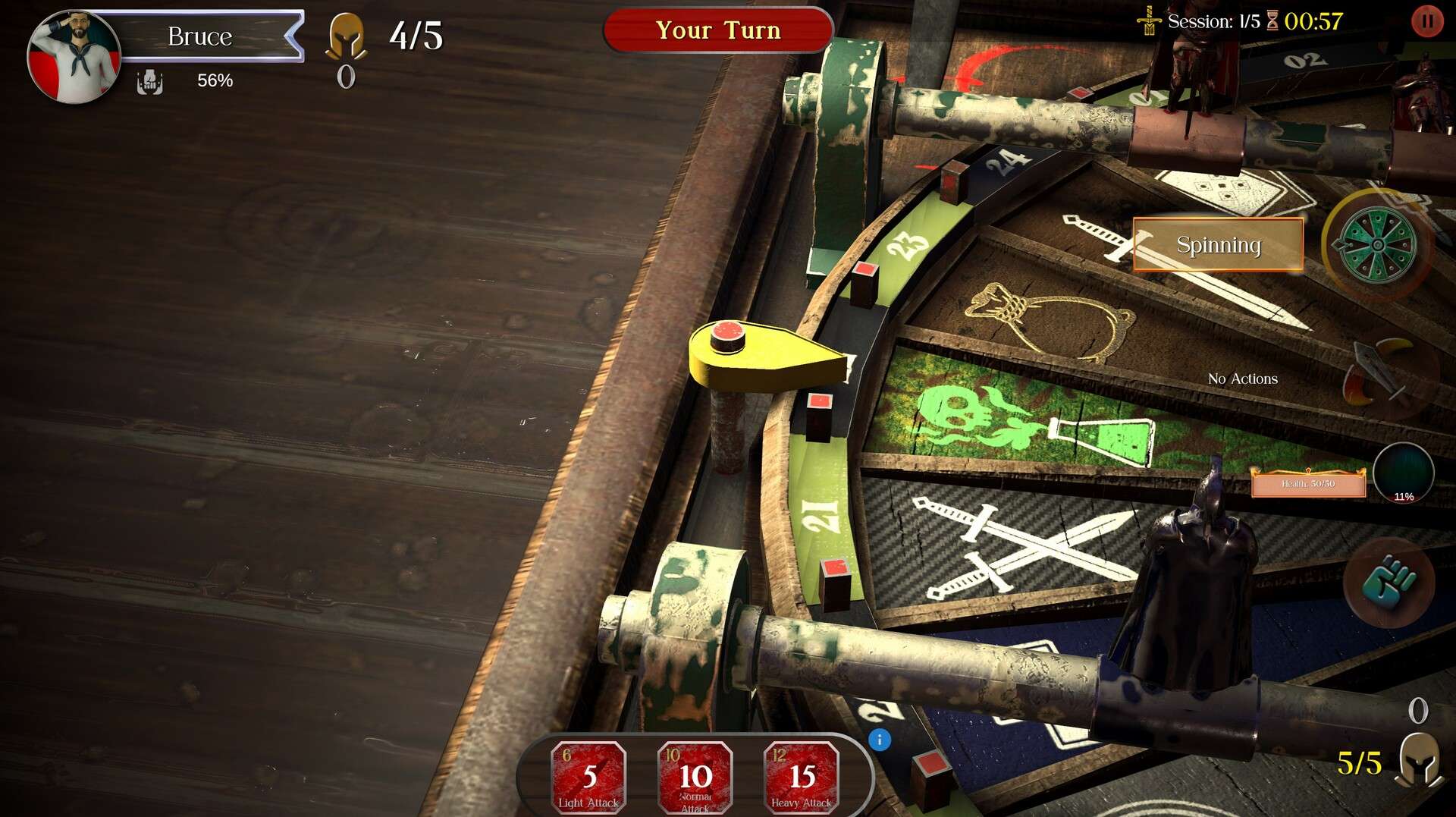Pick the Heavy Attack card
The height and width of the screenshot is (817, 1456).
(x=801, y=777)
